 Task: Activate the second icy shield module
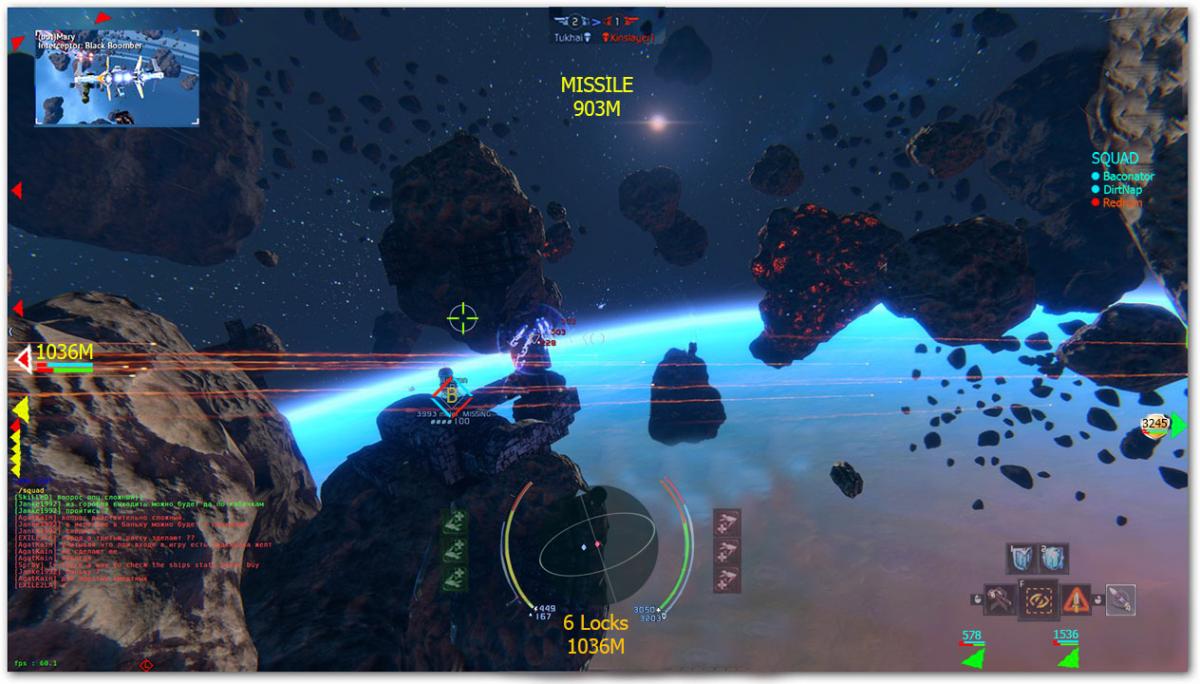click(1052, 558)
